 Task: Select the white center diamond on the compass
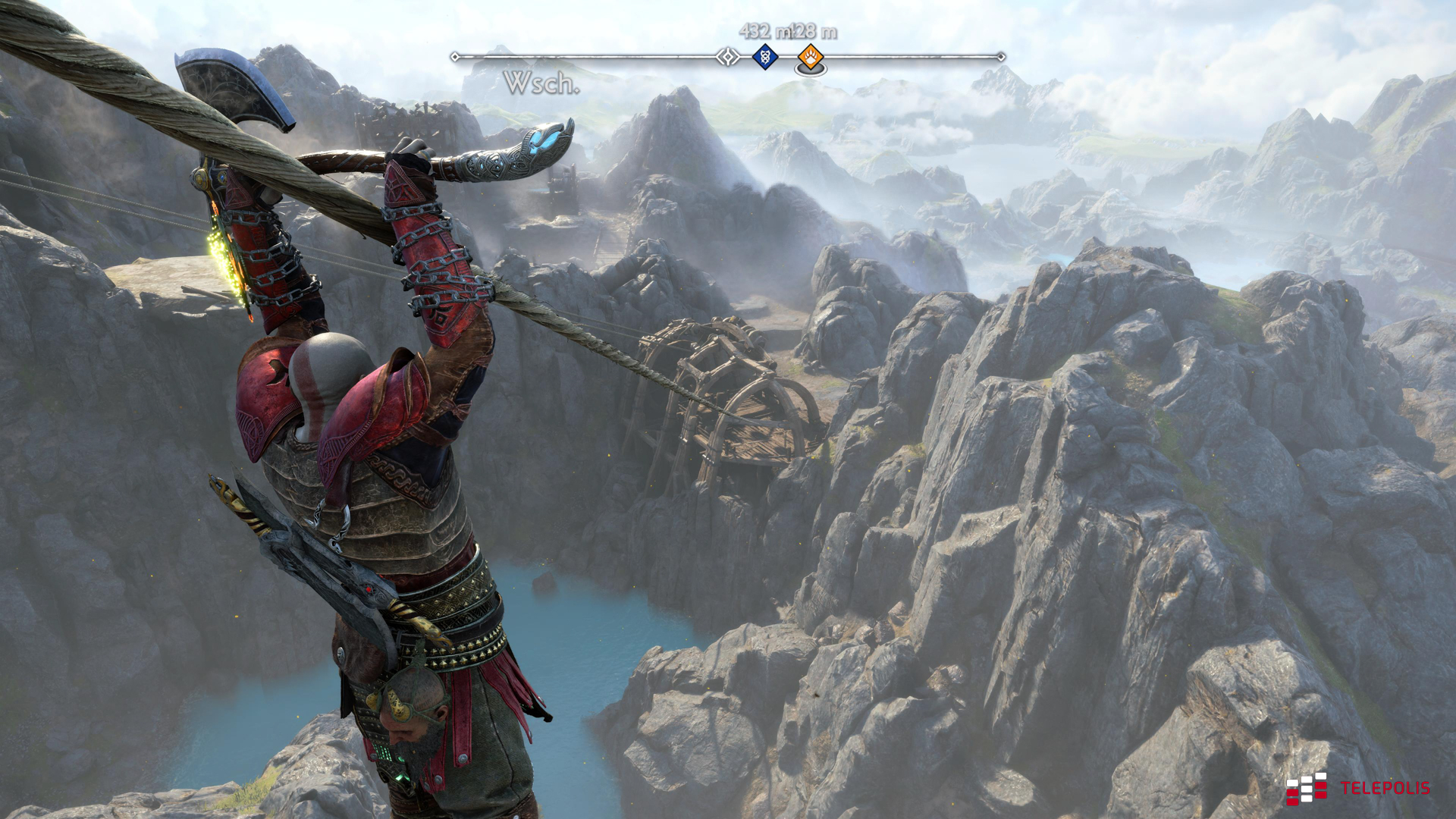(x=728, y=57)
